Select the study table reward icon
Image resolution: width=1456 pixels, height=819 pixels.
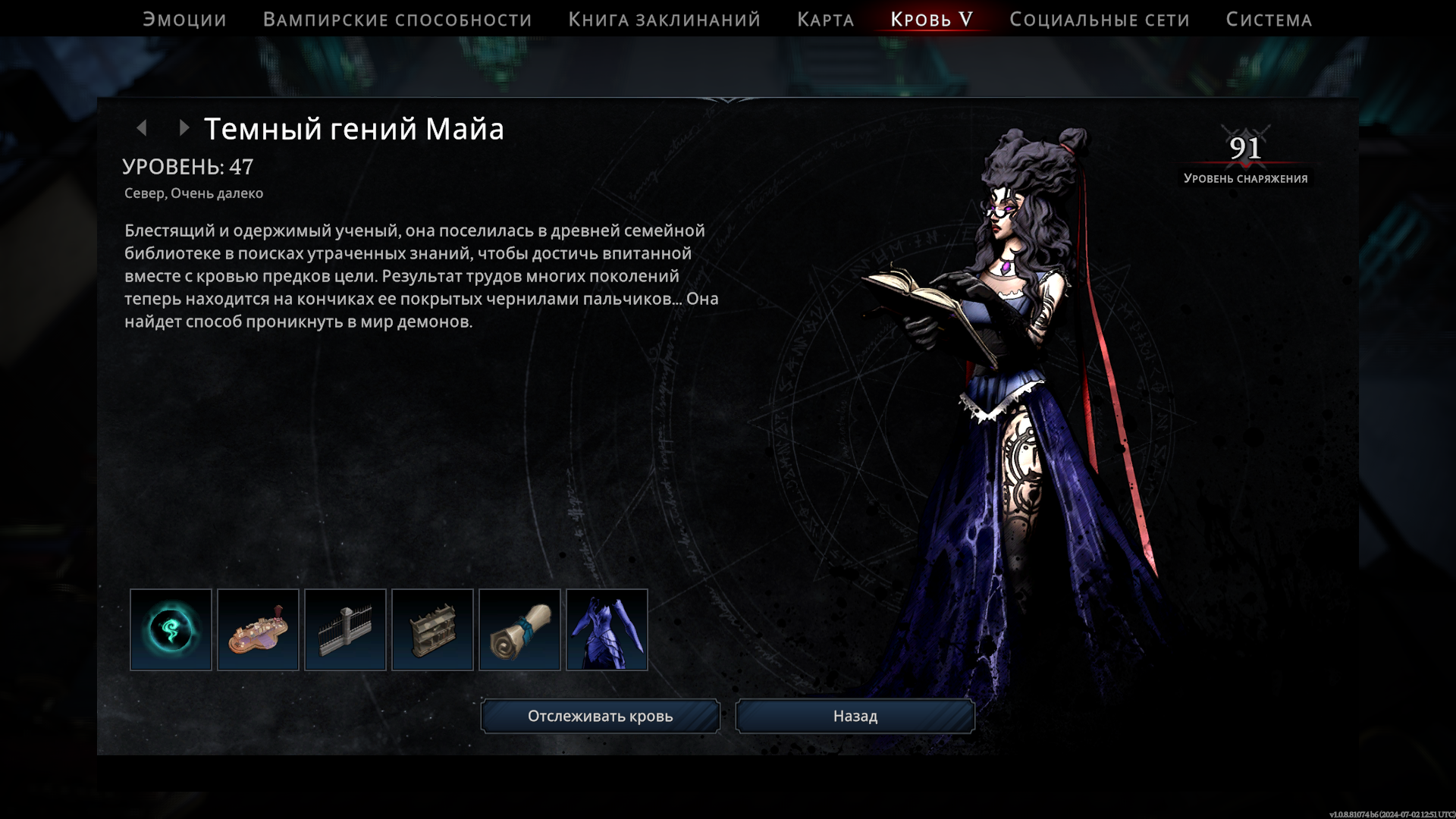[x=258, y=629]
